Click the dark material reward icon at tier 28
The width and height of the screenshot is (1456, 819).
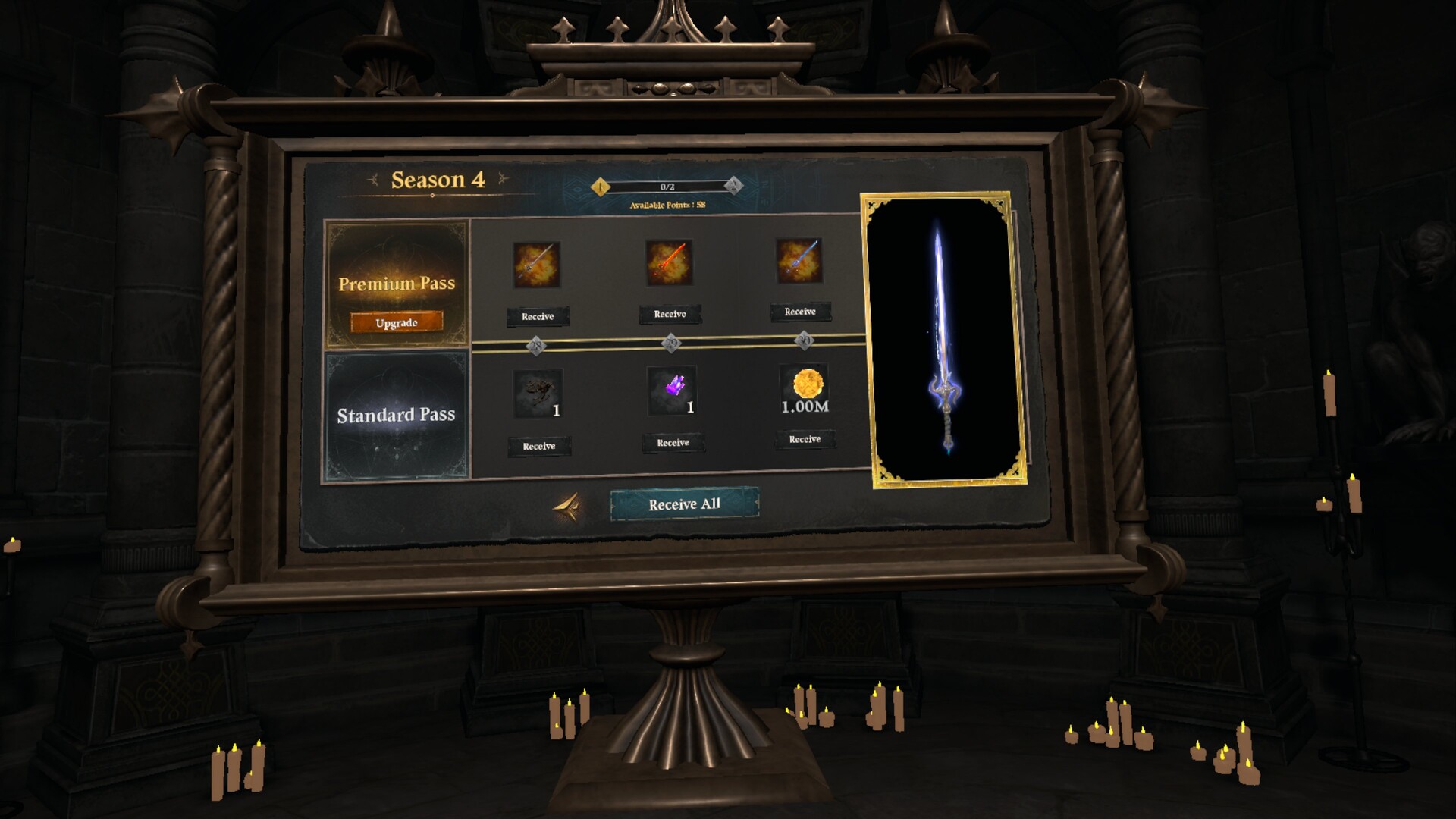pyautogui.click(x=538, y=391)
